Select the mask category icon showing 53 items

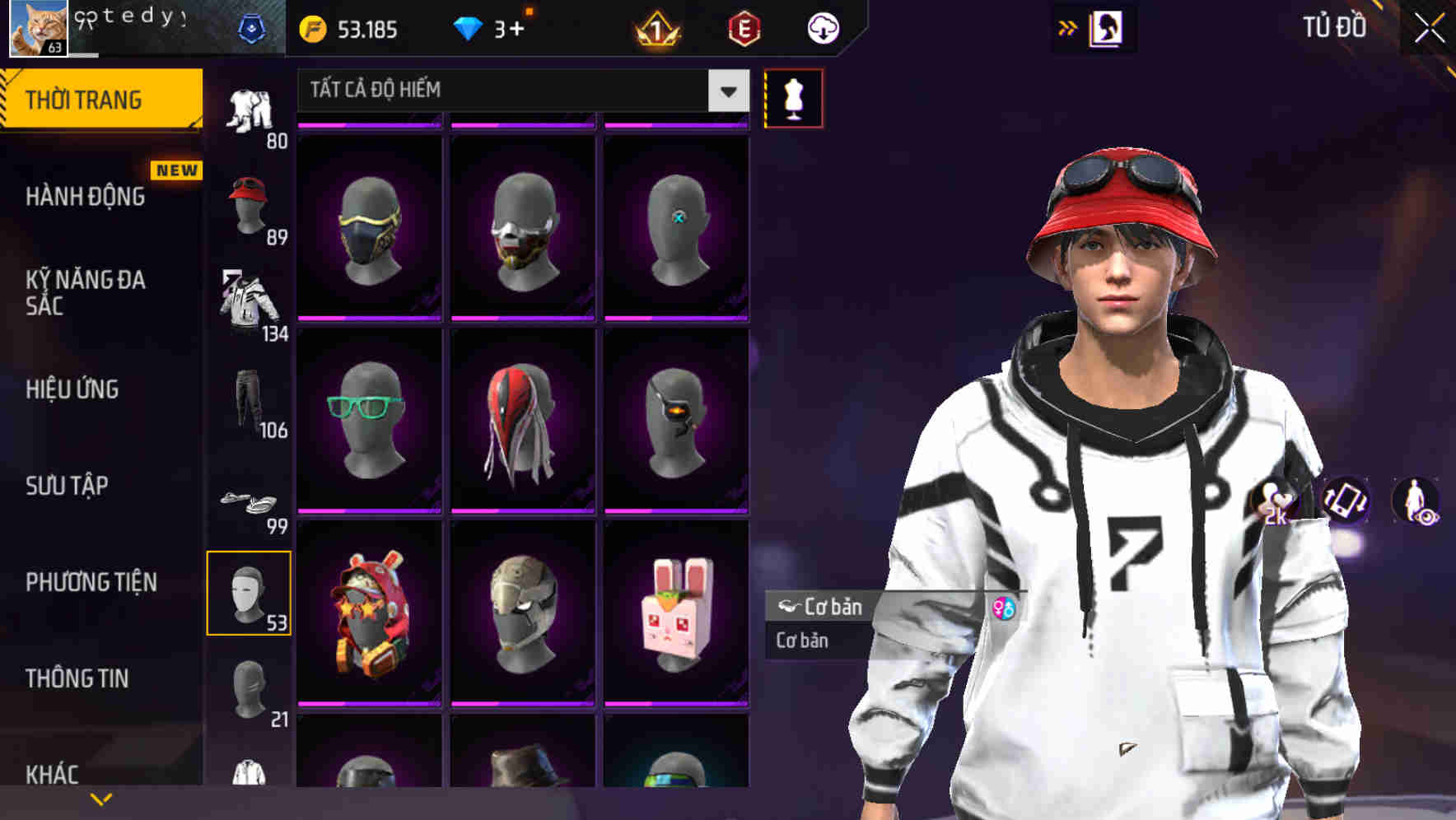click(x=250, y=593)
